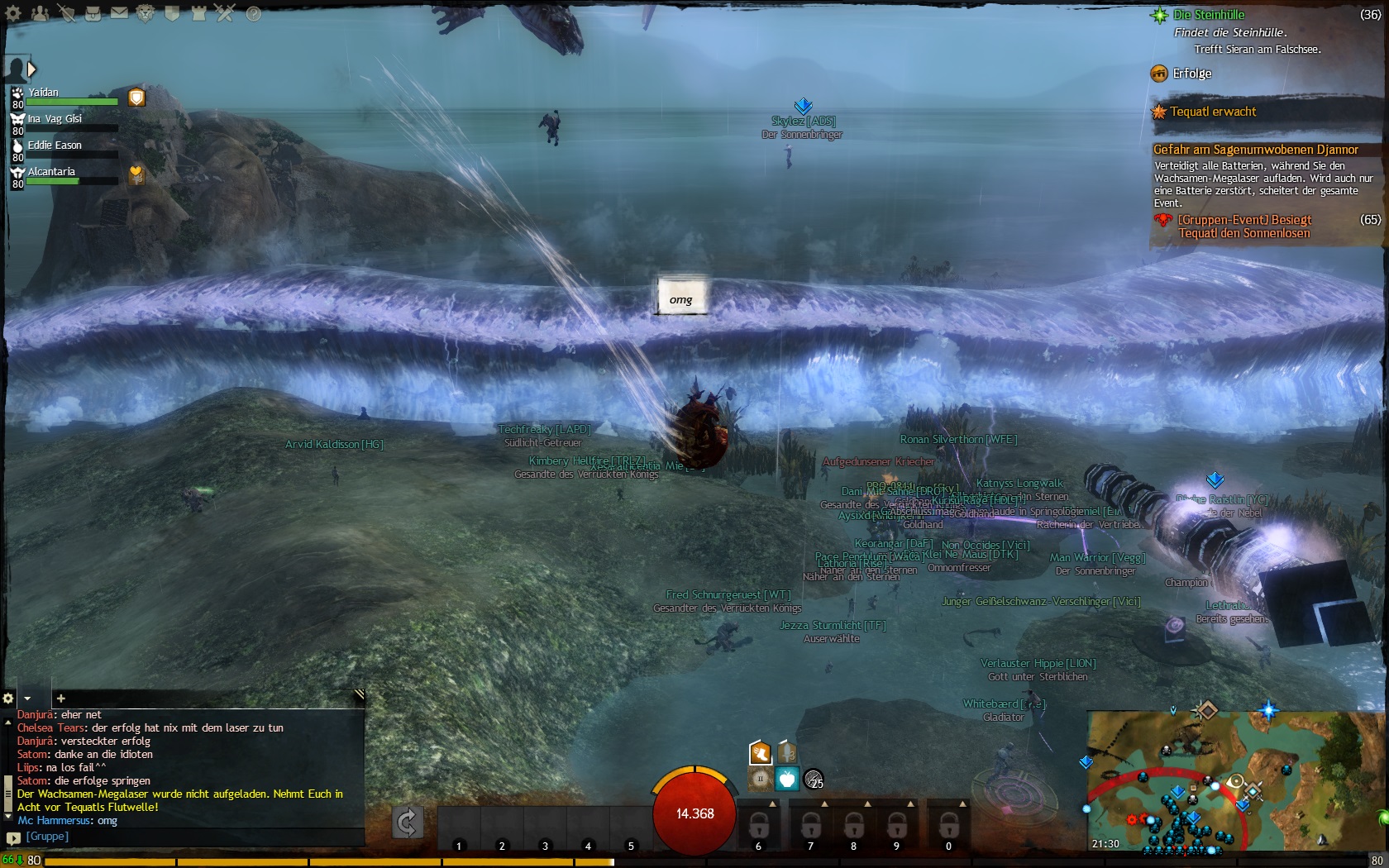This screenshot has height=868, width=1389.
Task: Open the Black Lion trading post lion icon
Action: [x=146, y=13]
